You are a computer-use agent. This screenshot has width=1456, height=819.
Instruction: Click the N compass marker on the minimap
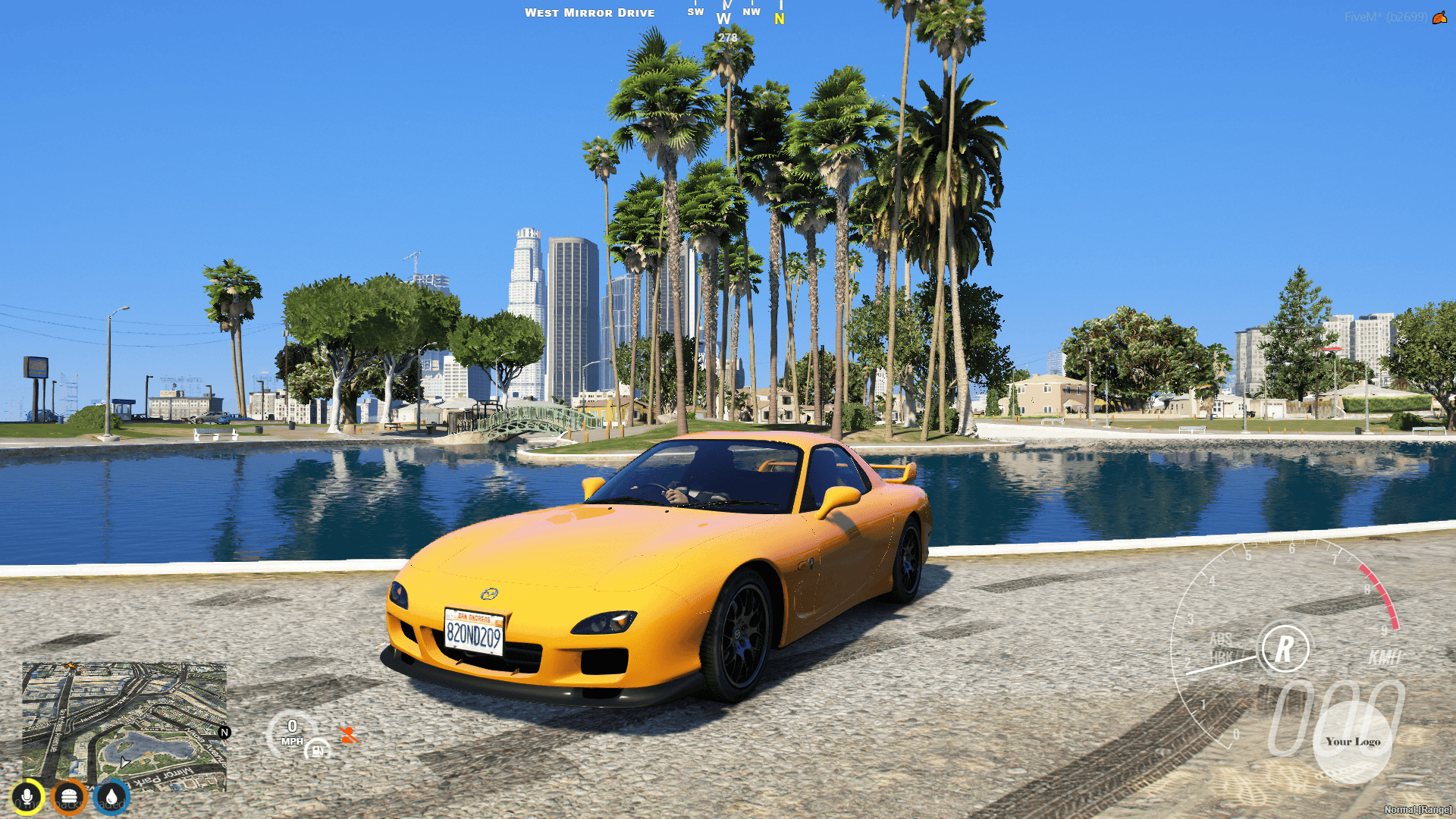(x=224, y=733)
